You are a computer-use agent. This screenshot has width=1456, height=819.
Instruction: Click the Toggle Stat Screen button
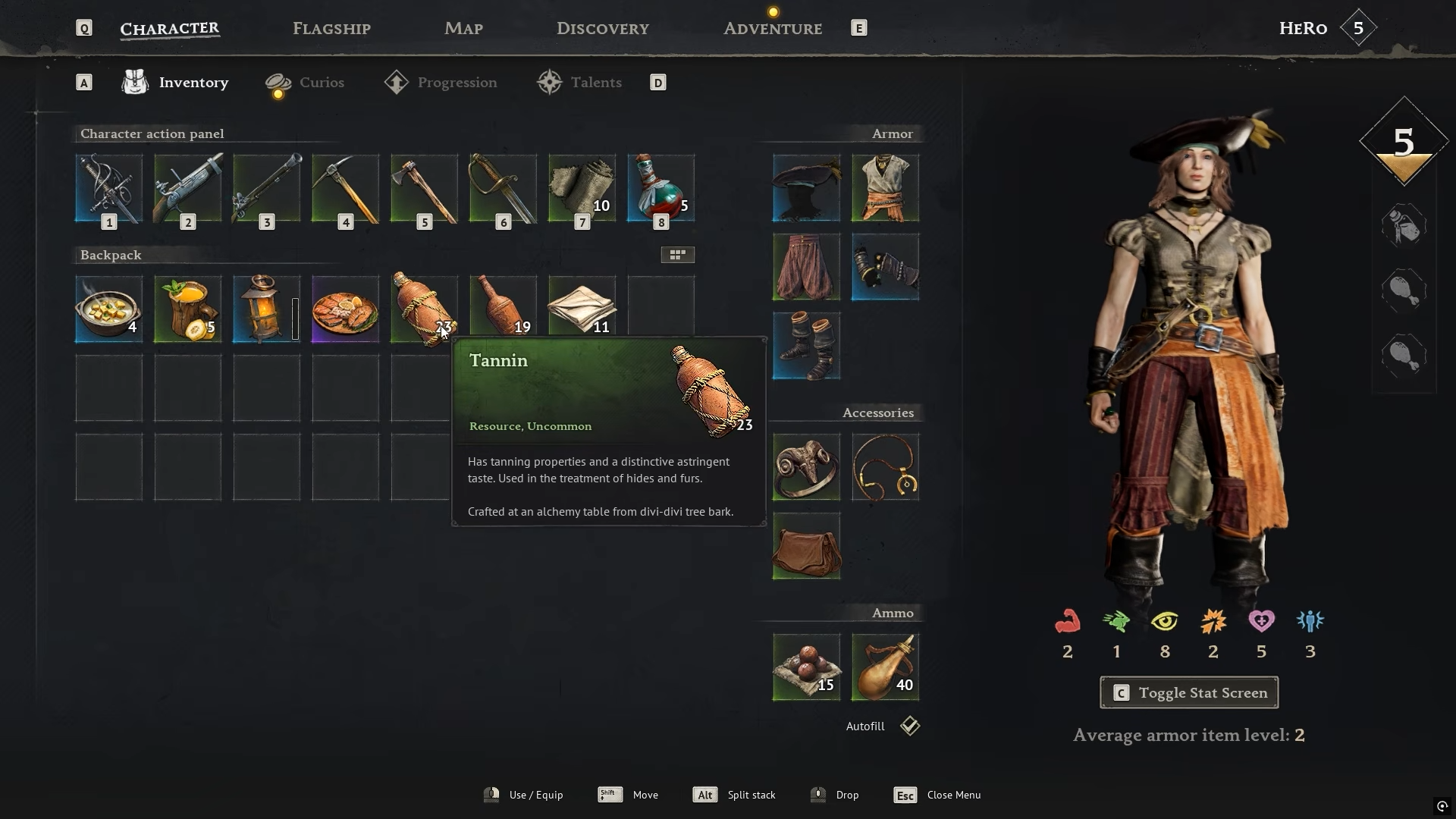click(1188, 692)
